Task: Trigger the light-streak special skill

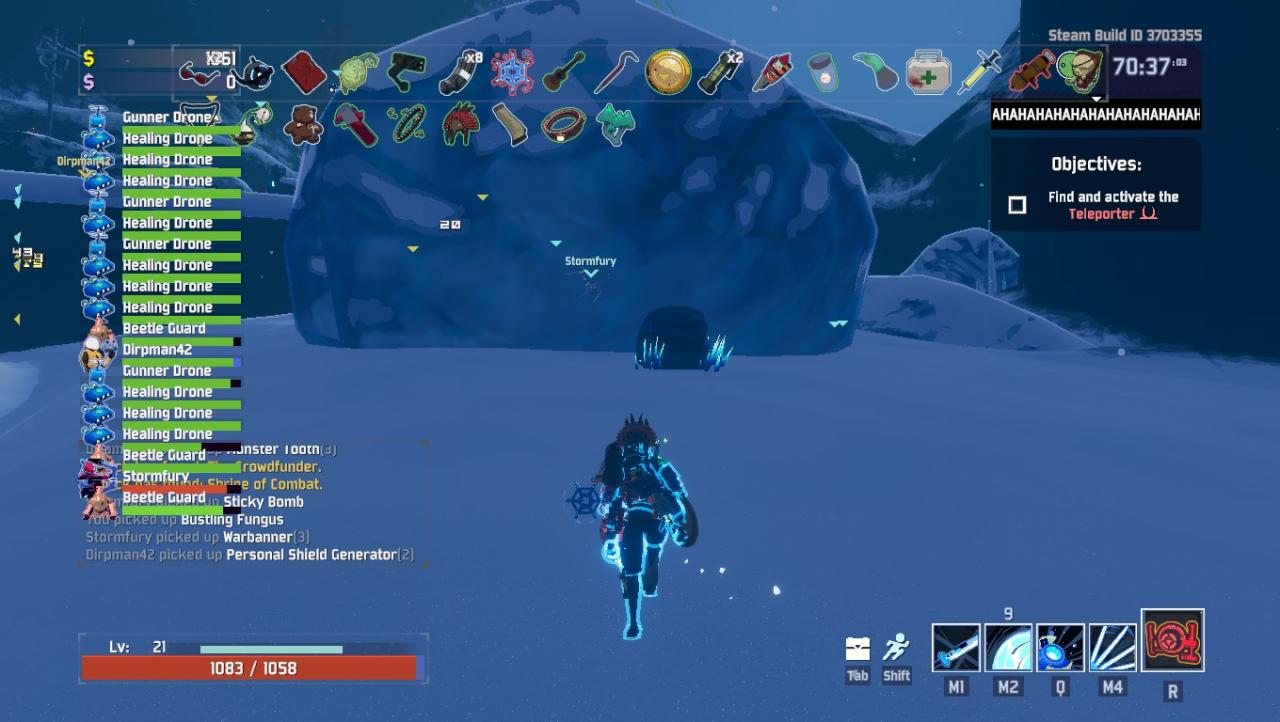Action: pyautogui.click(x=1112, y=648)
